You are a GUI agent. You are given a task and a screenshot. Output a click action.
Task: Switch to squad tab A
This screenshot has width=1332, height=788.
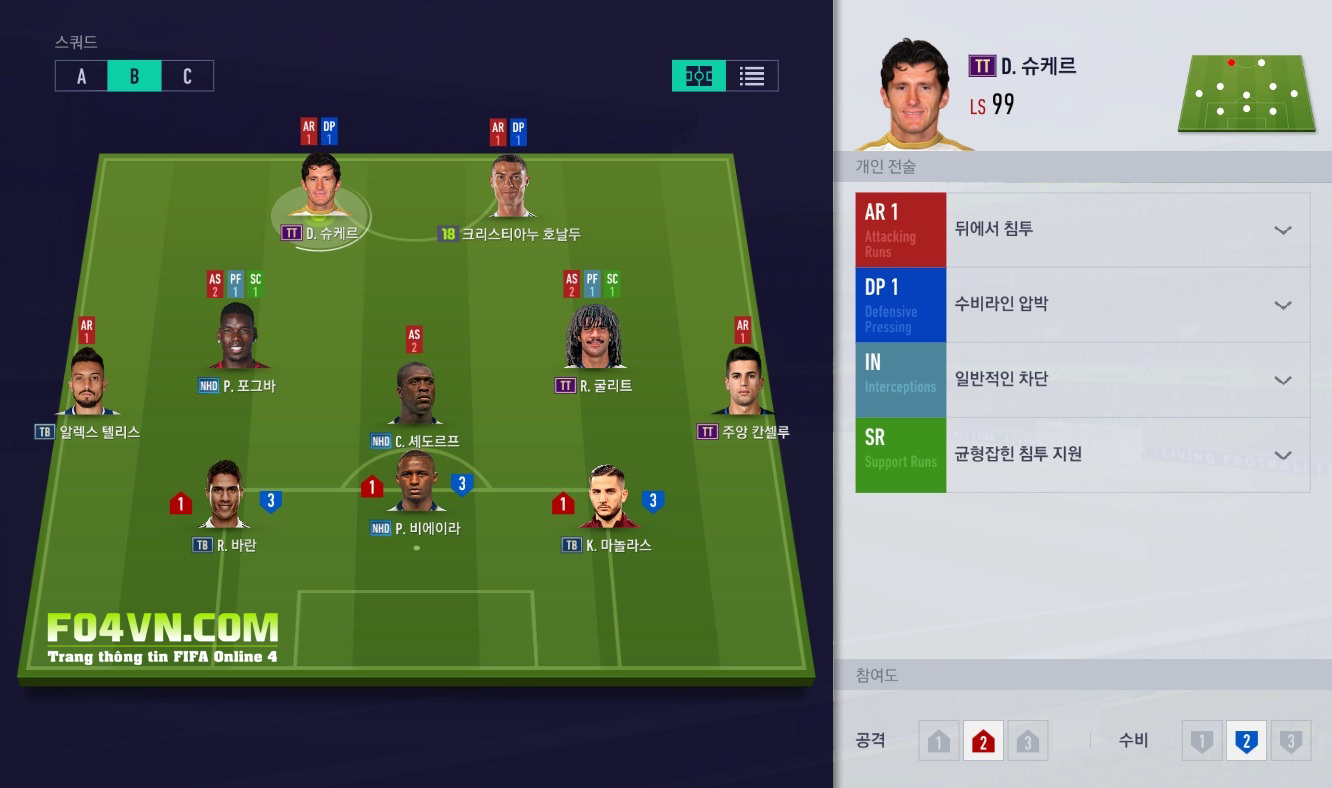pyautogui.click(x=82, y=76)
